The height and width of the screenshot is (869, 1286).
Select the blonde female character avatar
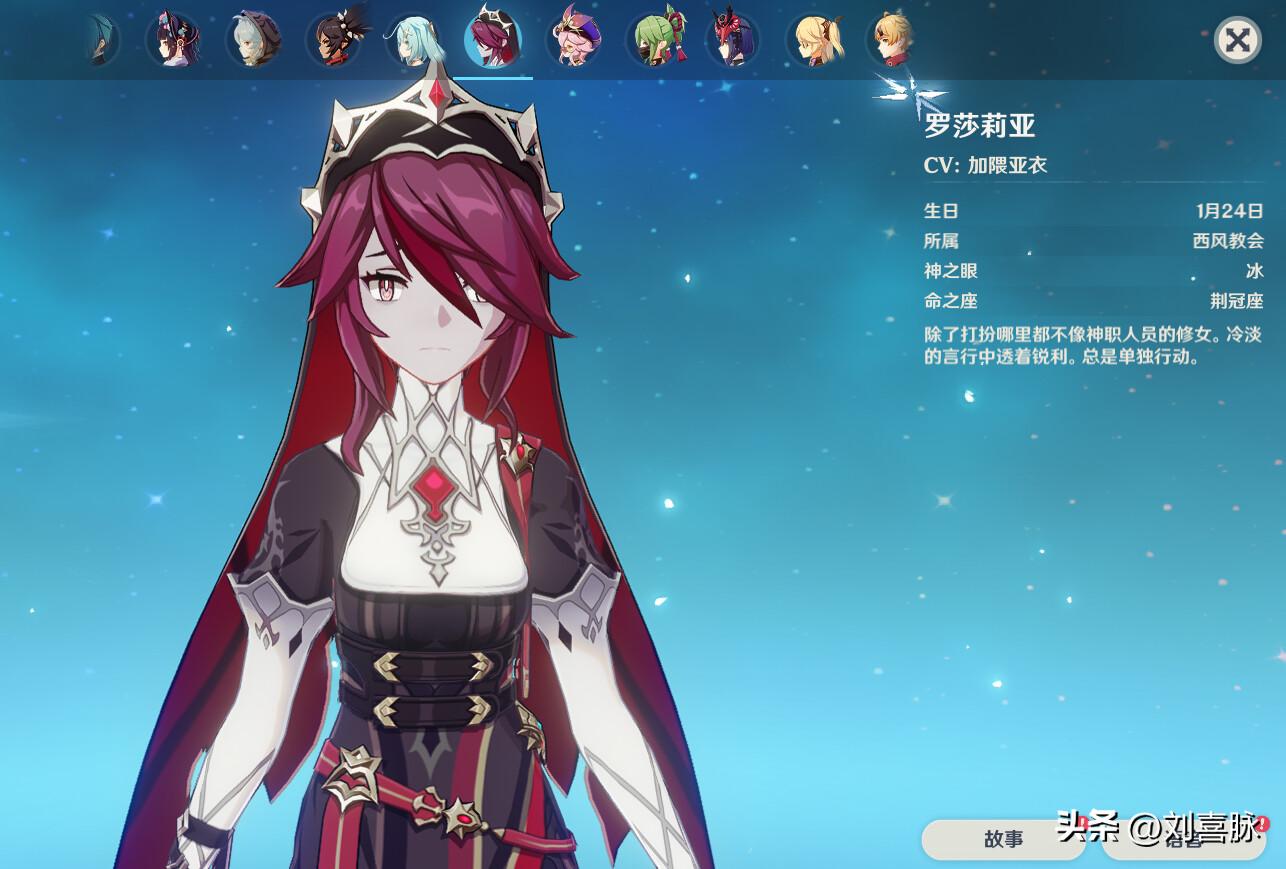[x=815, y=40]
